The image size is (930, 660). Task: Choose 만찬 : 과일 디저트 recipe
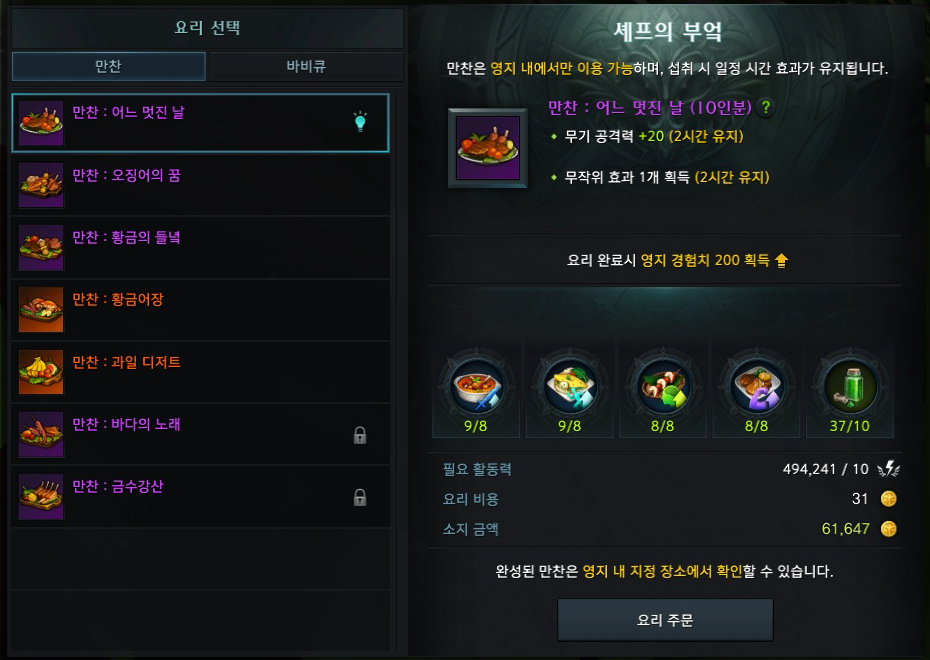200,373
